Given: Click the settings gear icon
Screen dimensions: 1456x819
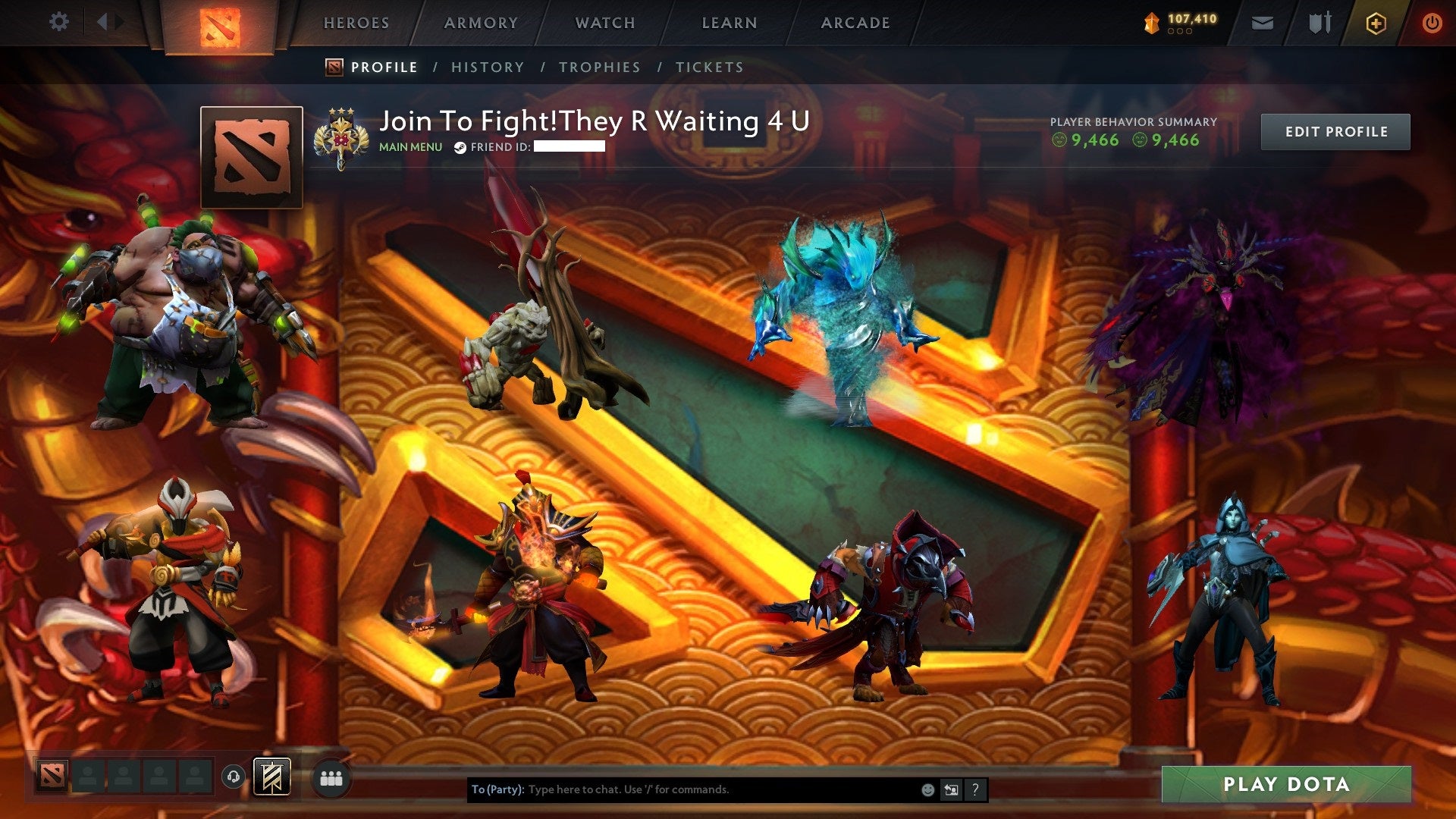Looking at the screenshot, I should (59, 23).
